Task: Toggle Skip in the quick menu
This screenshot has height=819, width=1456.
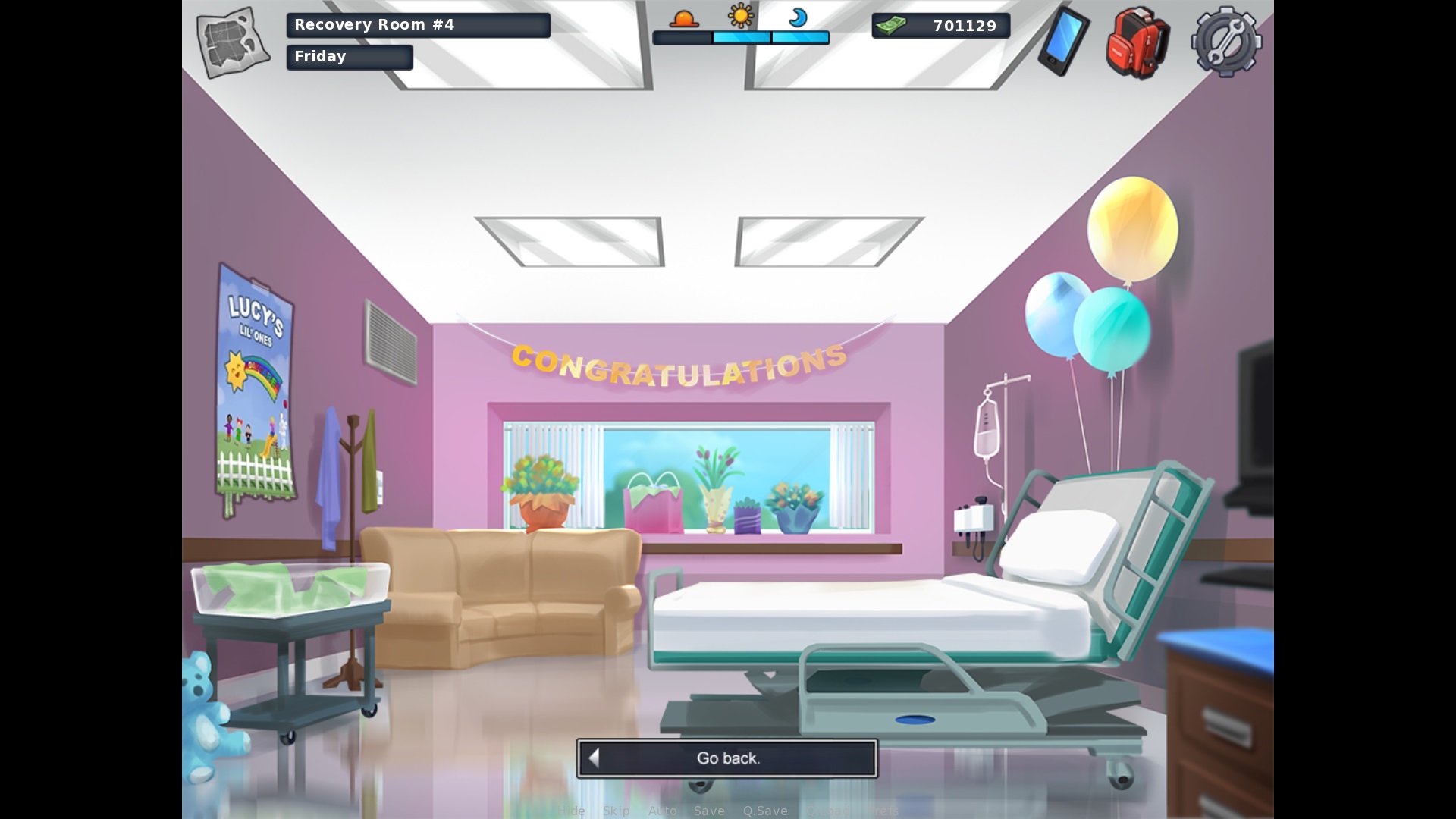Action: 616,811
